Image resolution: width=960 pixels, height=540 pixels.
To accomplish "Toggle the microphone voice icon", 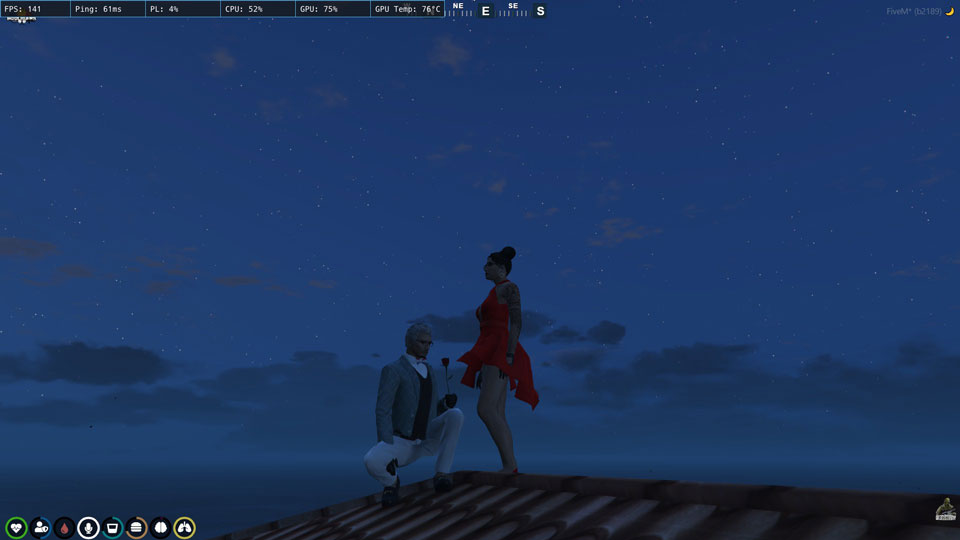I will pos(88,527).
